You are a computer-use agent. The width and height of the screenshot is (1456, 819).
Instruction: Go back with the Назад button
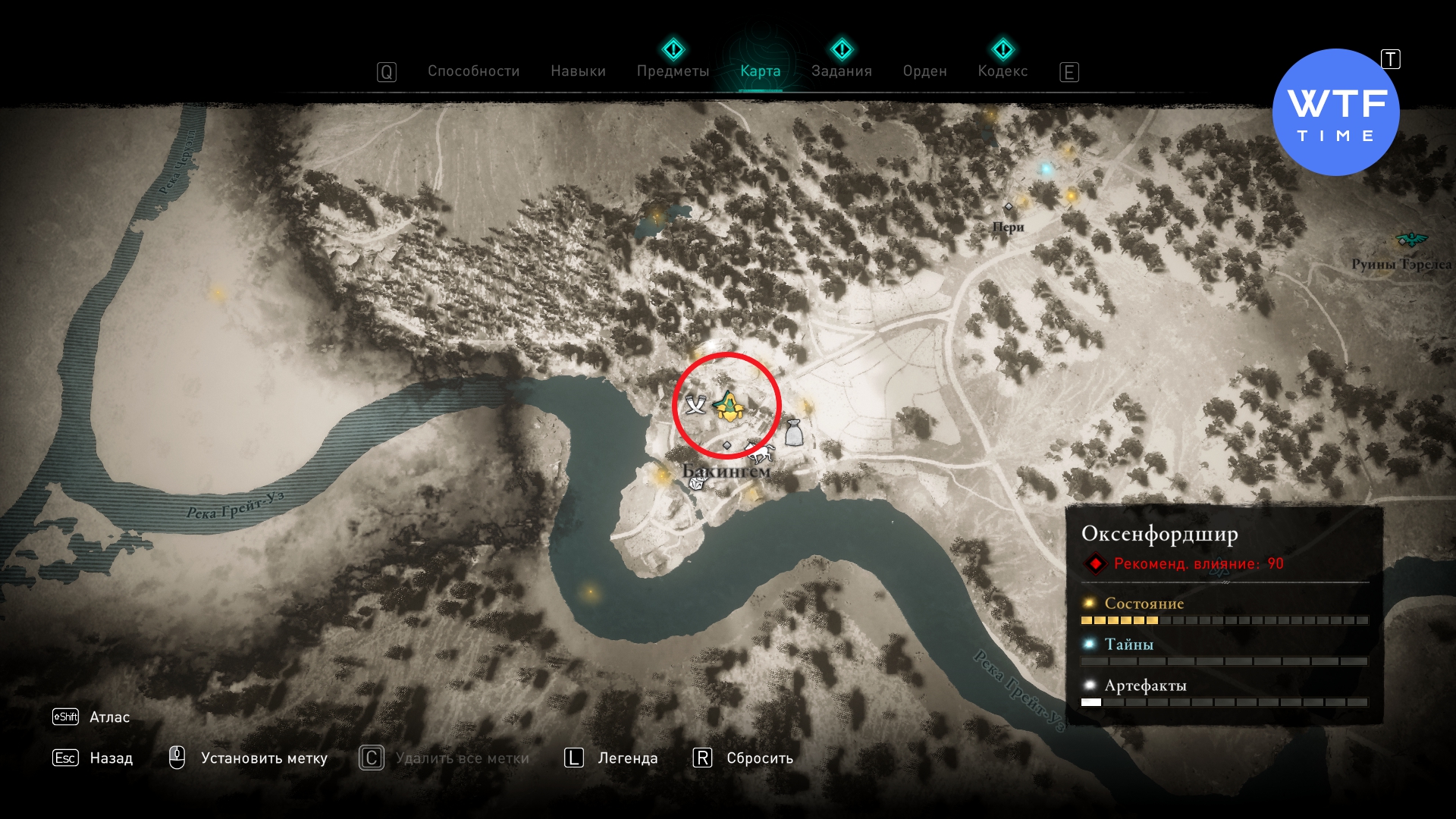click(x=110, y=758)
